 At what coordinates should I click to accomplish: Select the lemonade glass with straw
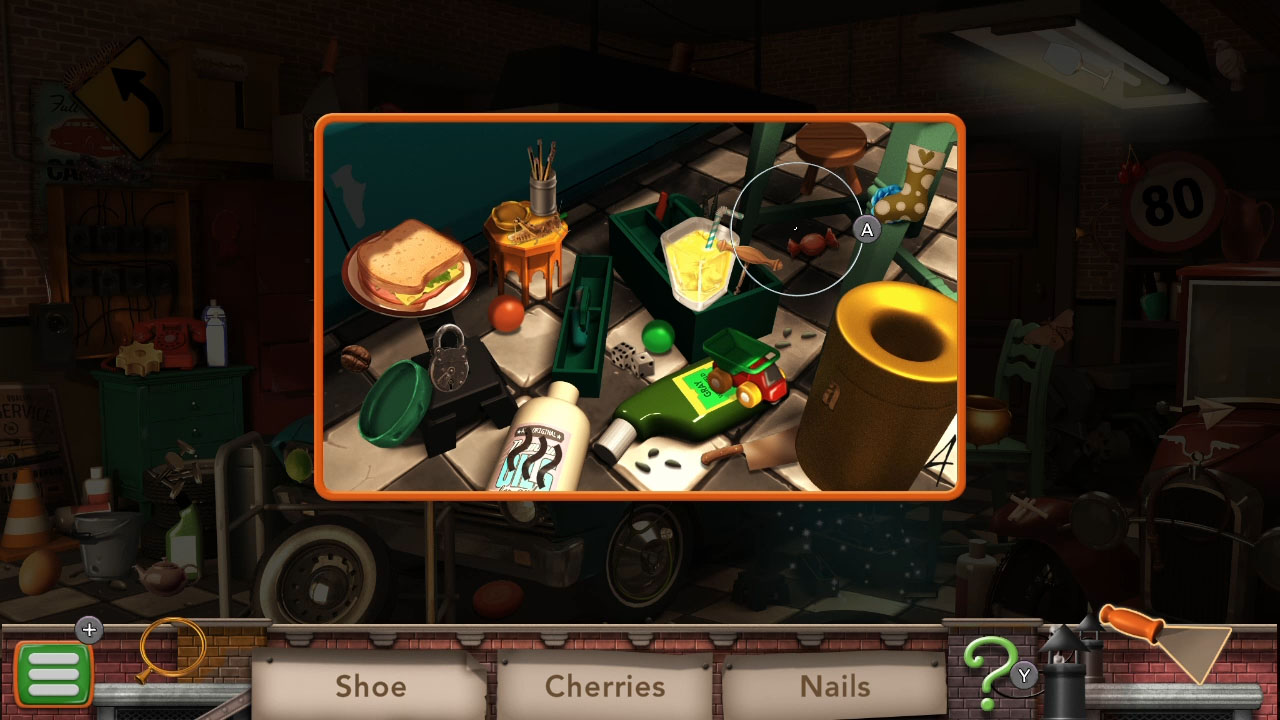(x=700, y=260)
